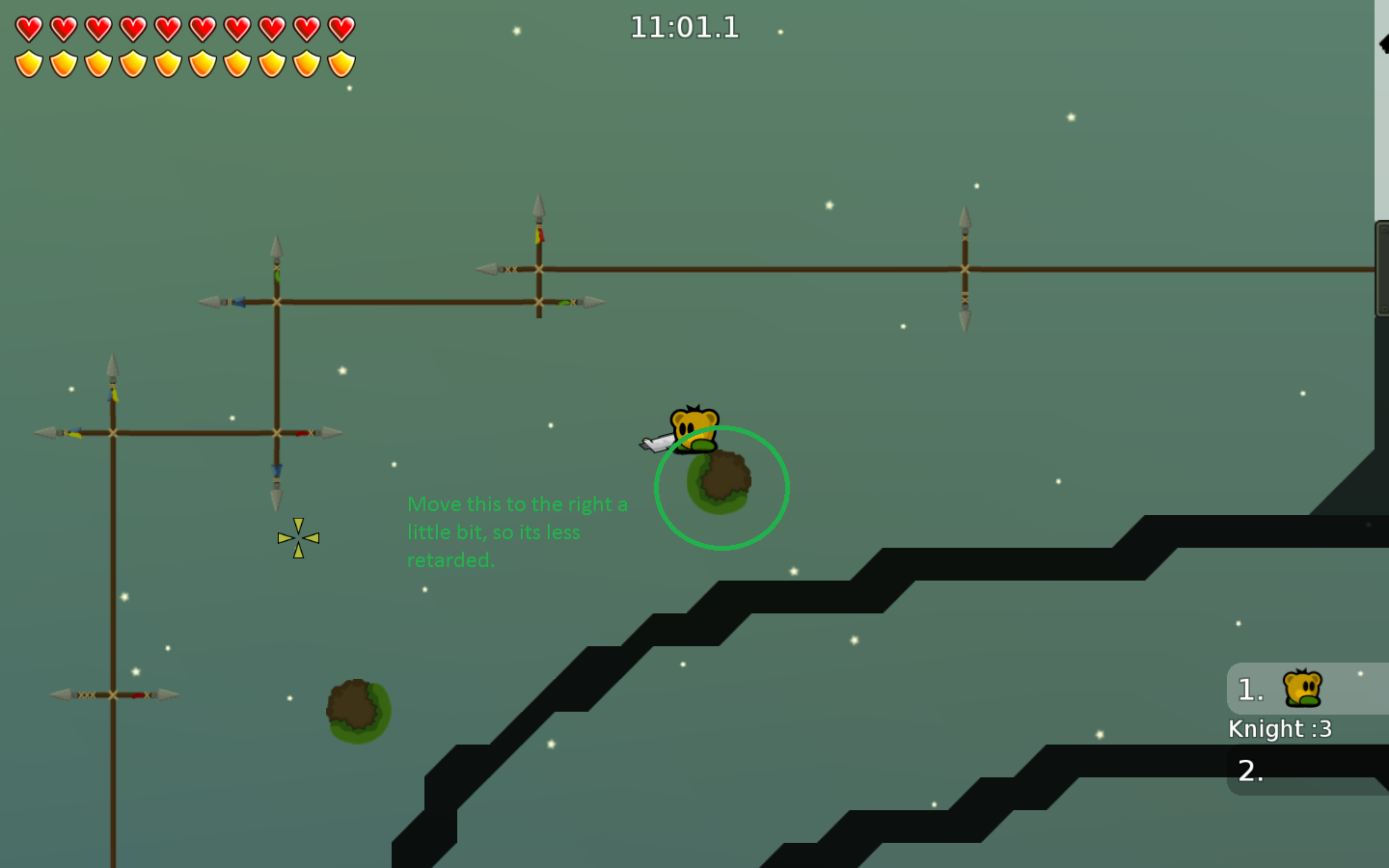Select the match timer showing 11:01.1
This screenshot has width=1389, height=868.
point(685,27)
